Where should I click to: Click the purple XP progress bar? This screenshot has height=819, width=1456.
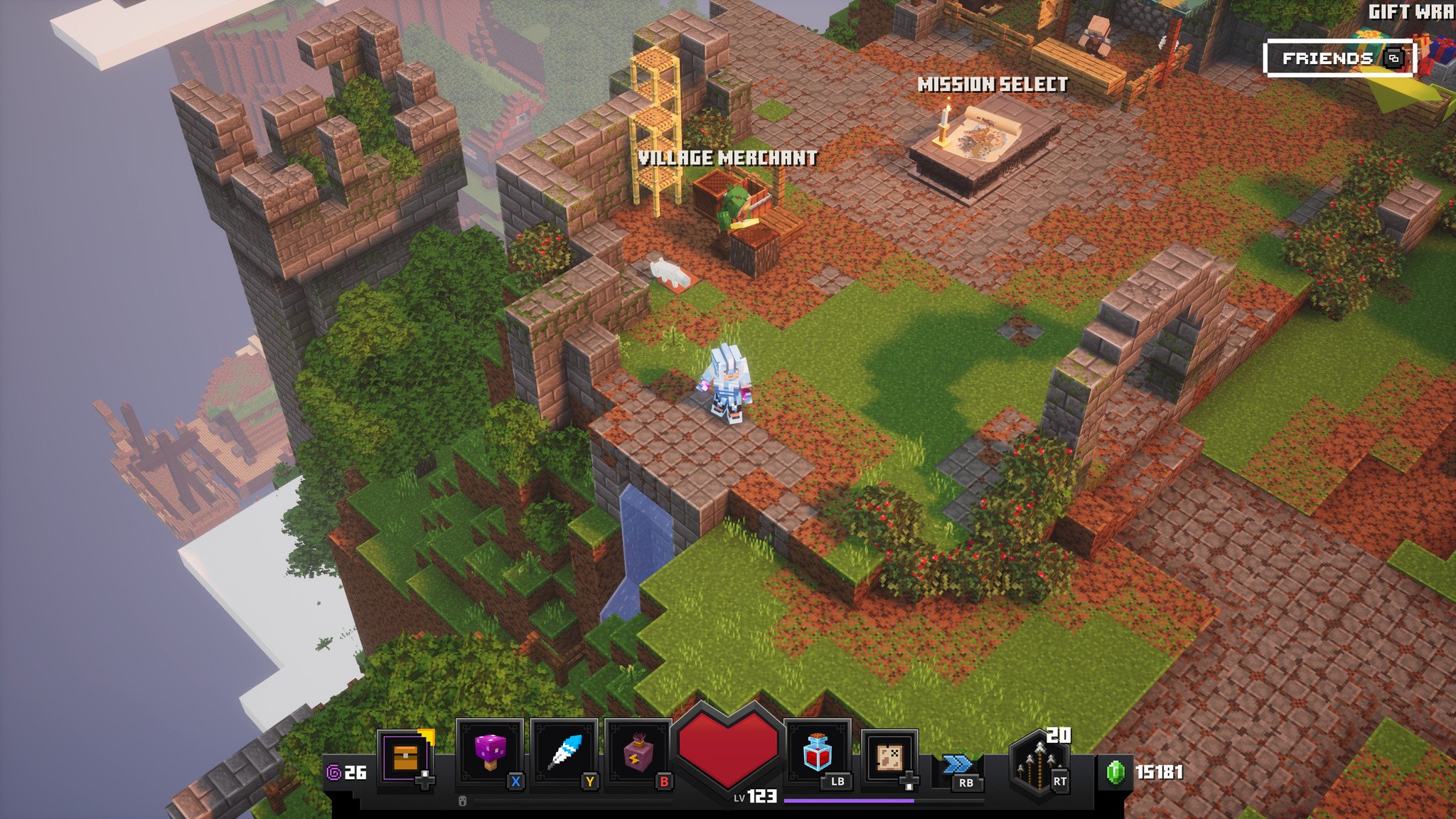[848, 800]
